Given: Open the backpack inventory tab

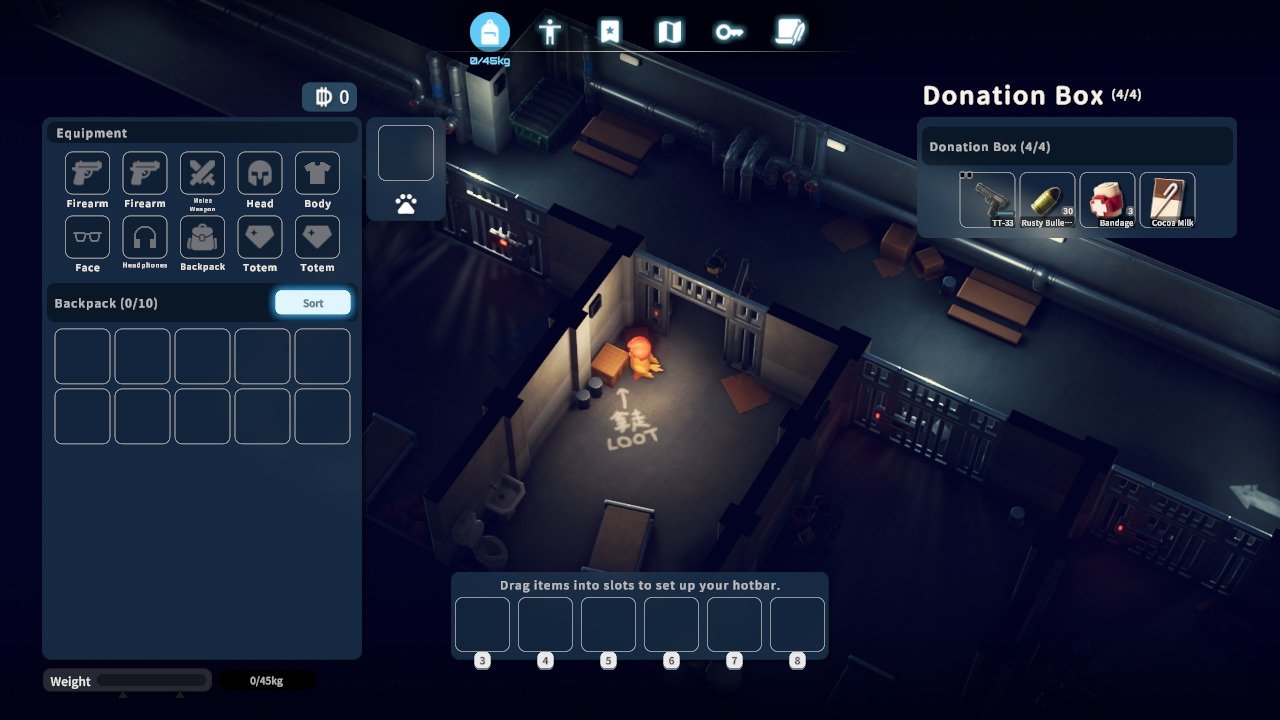Looking at the screenshot, I should coord(490,32).
